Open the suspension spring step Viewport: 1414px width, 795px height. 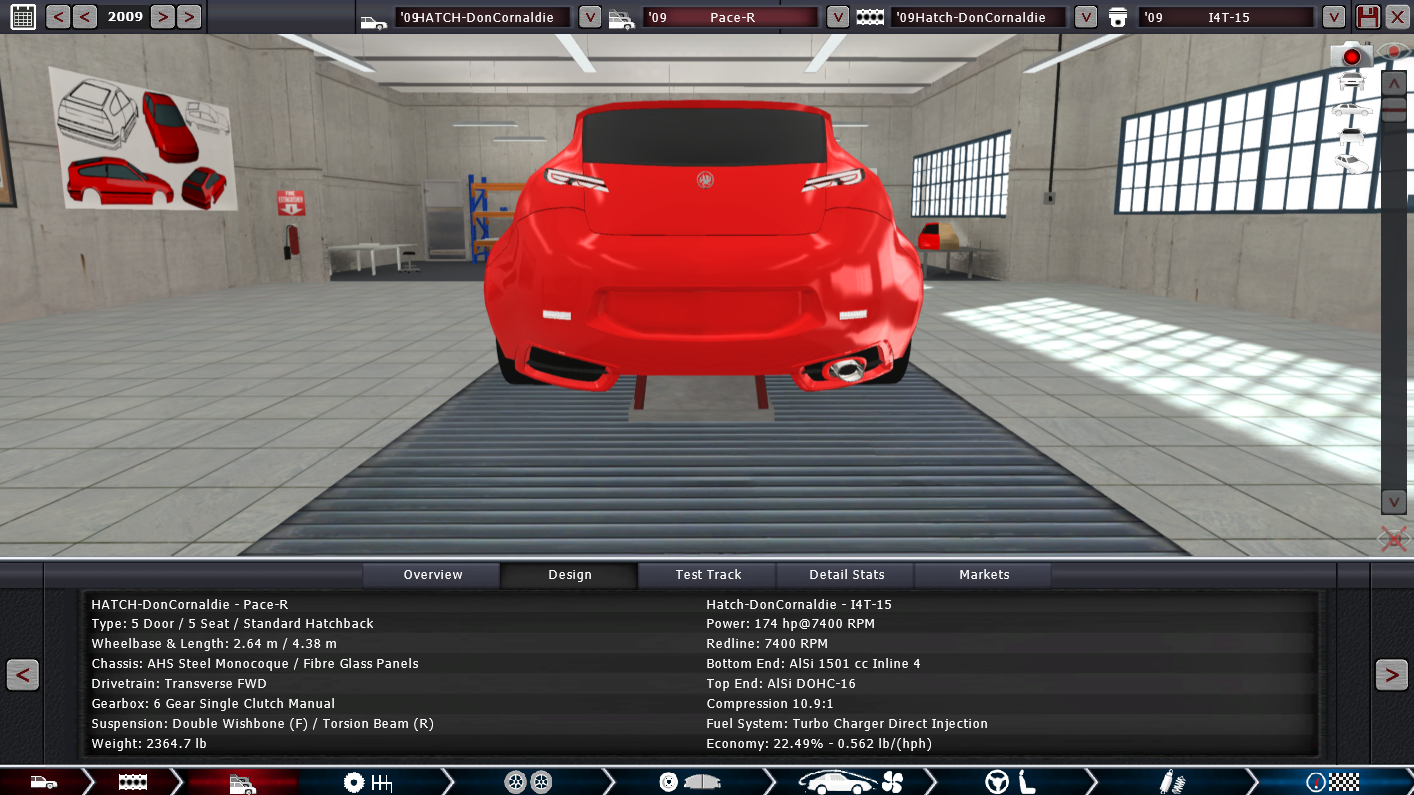pos(1172,782)
